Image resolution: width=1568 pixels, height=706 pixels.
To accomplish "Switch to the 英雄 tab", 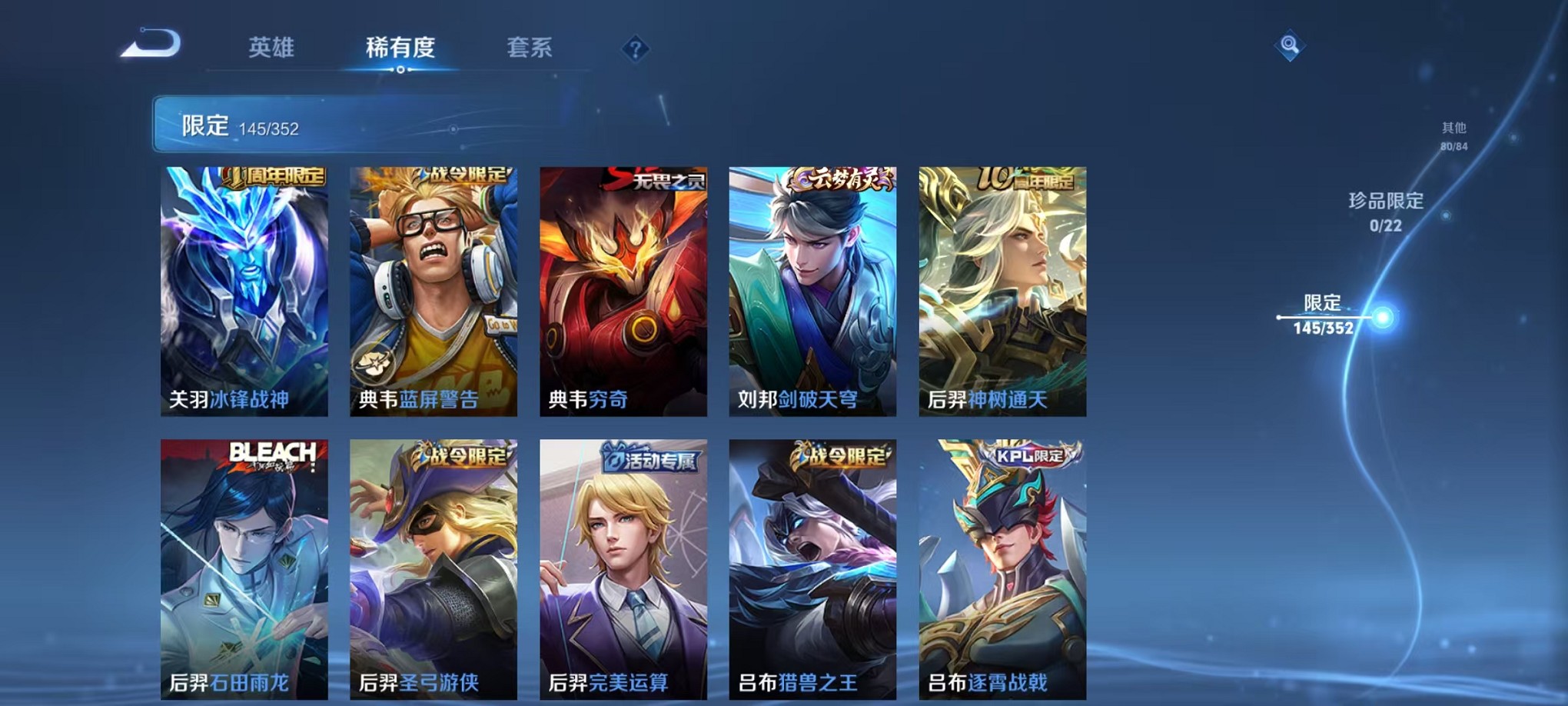I will 271,48.
